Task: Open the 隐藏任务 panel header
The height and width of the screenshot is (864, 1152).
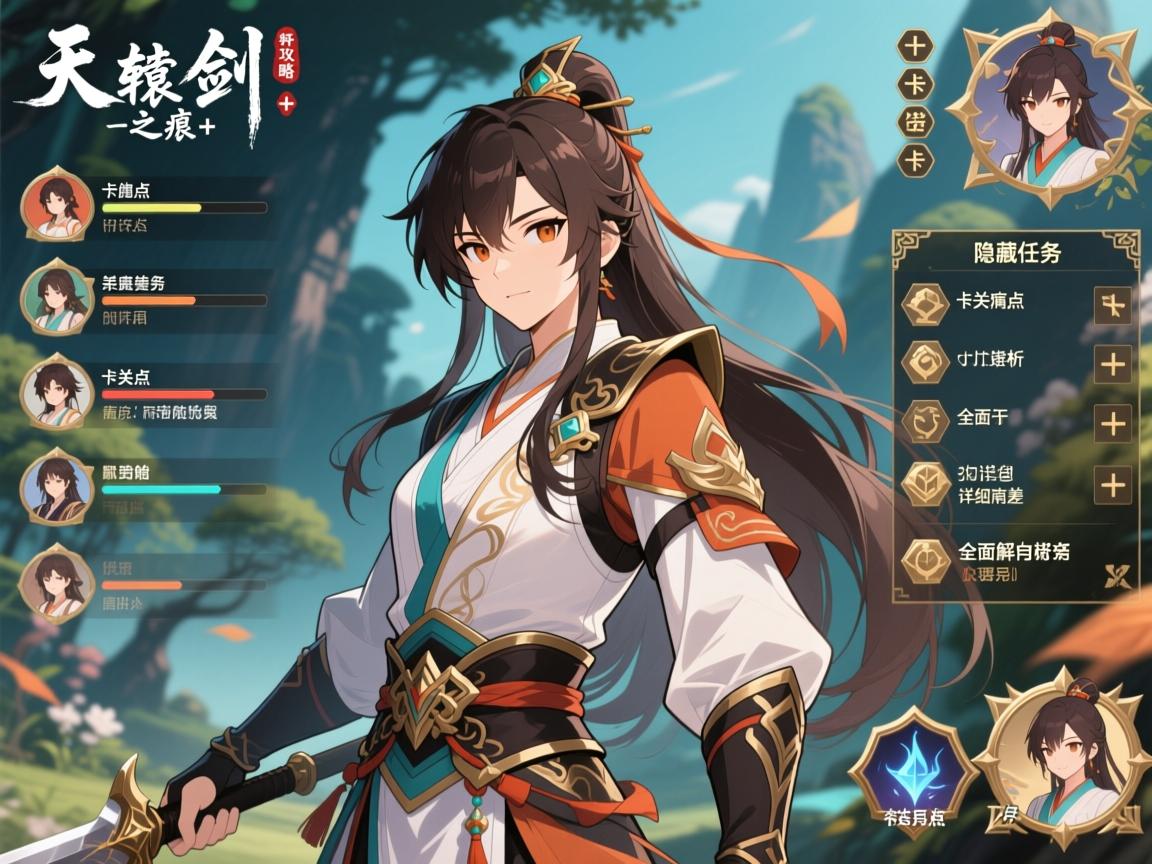Action: coord(1016,253)
